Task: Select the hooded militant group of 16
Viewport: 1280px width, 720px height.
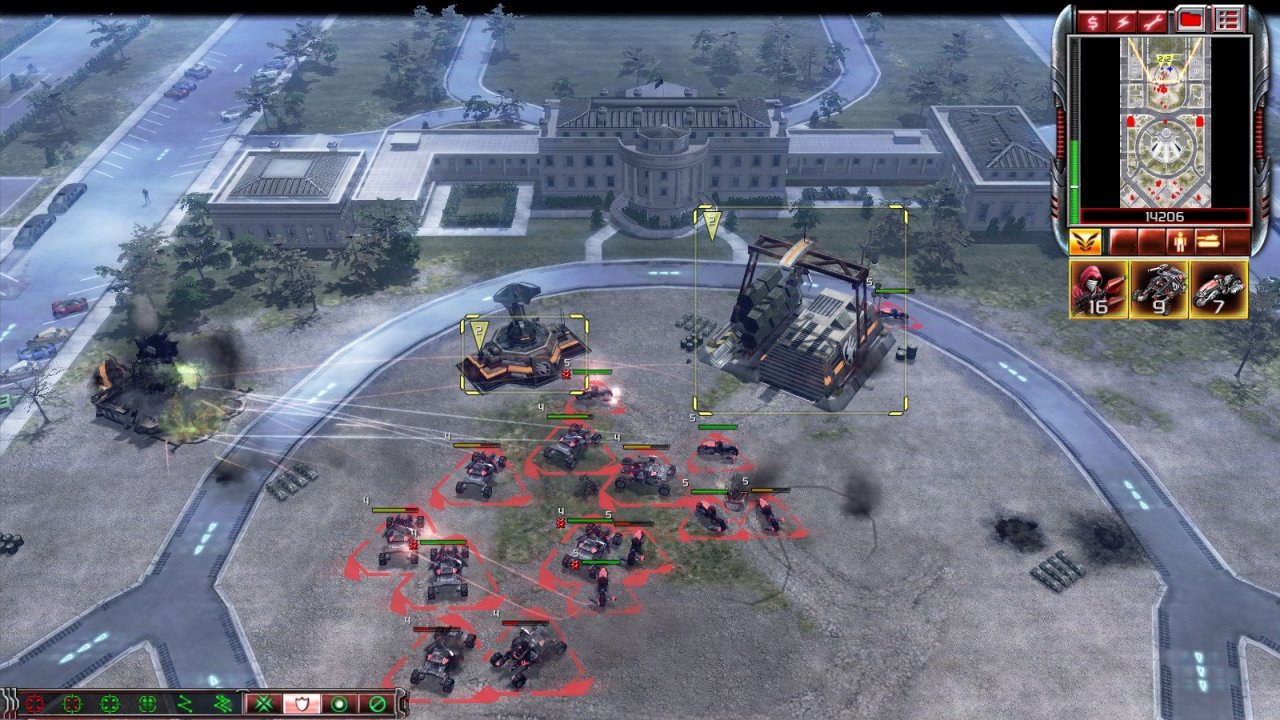Action: [x=1098, y=289]
